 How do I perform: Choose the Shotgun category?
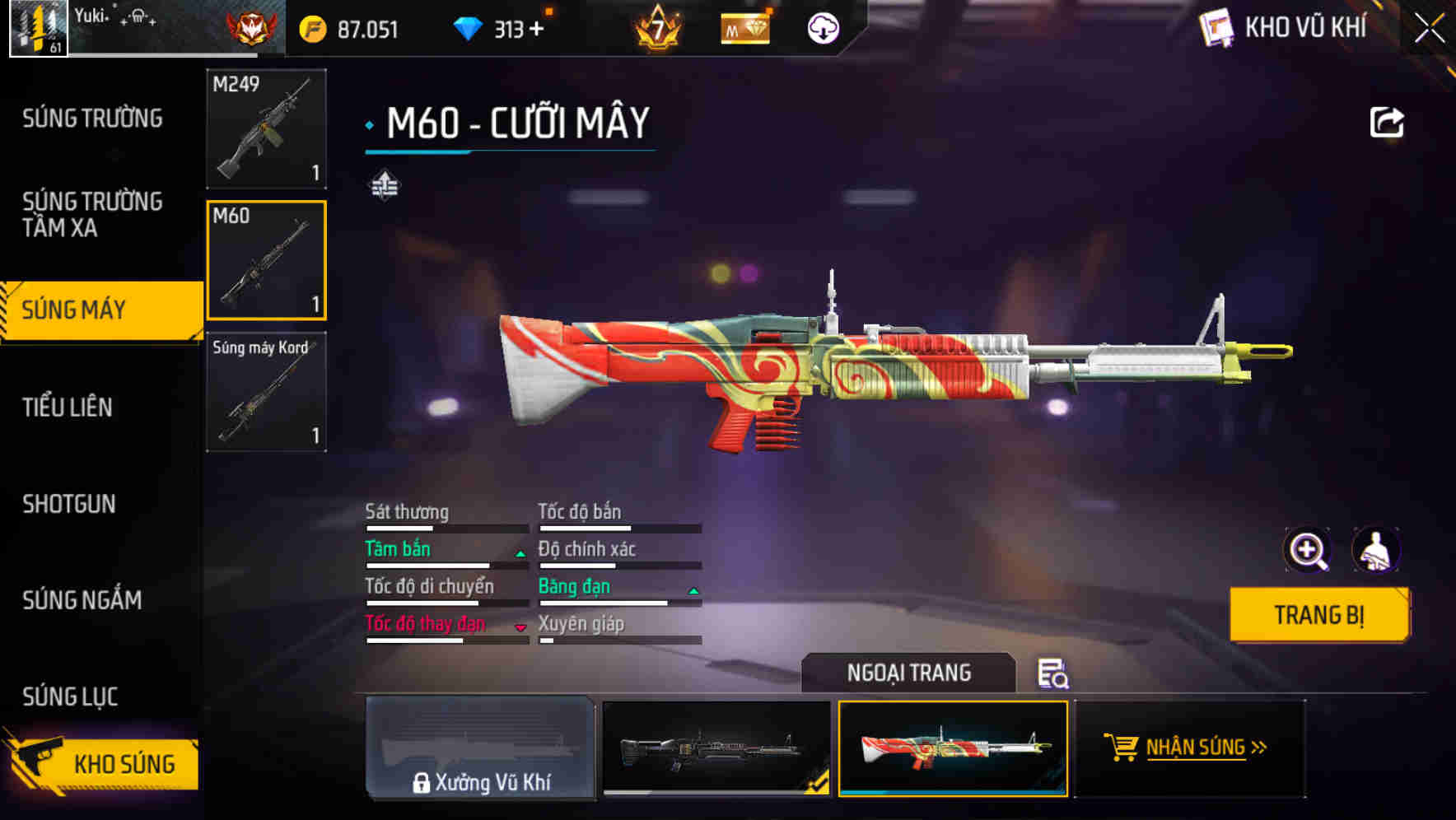point(69,504)
